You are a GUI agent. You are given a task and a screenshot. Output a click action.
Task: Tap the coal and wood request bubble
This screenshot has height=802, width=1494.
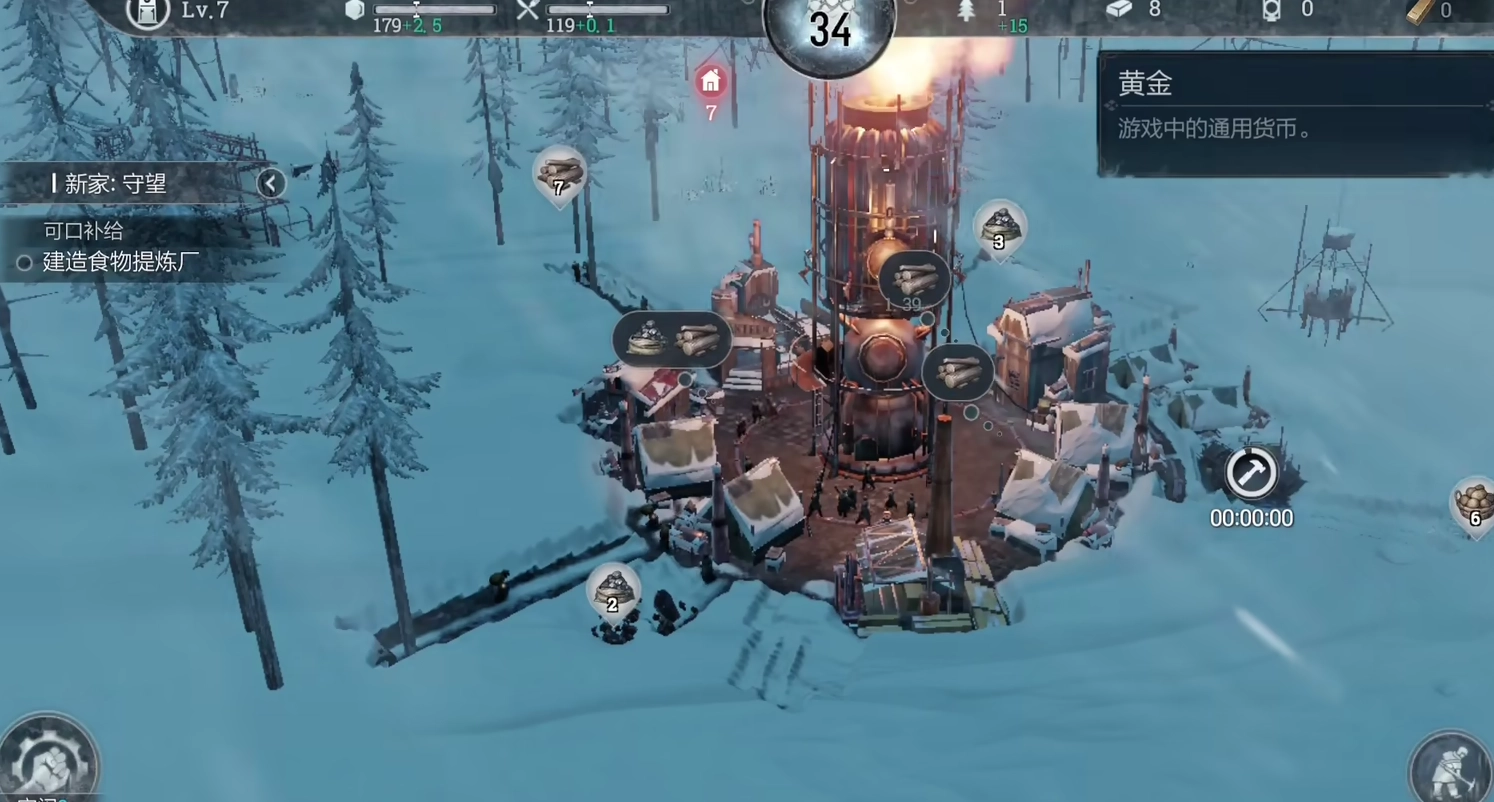tap(673, 340)
